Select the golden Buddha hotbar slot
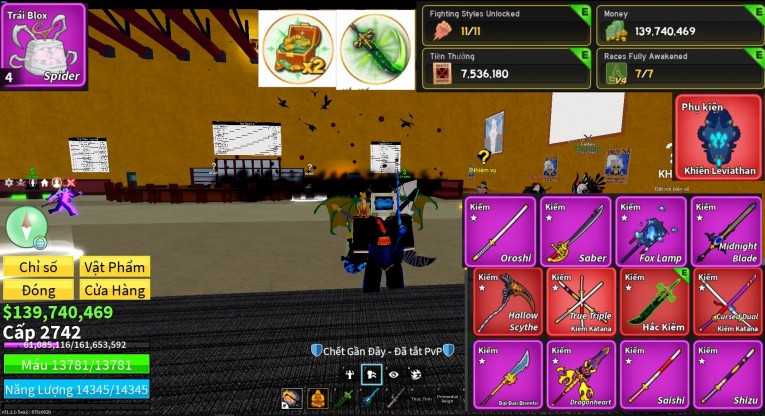 point(318,400)
